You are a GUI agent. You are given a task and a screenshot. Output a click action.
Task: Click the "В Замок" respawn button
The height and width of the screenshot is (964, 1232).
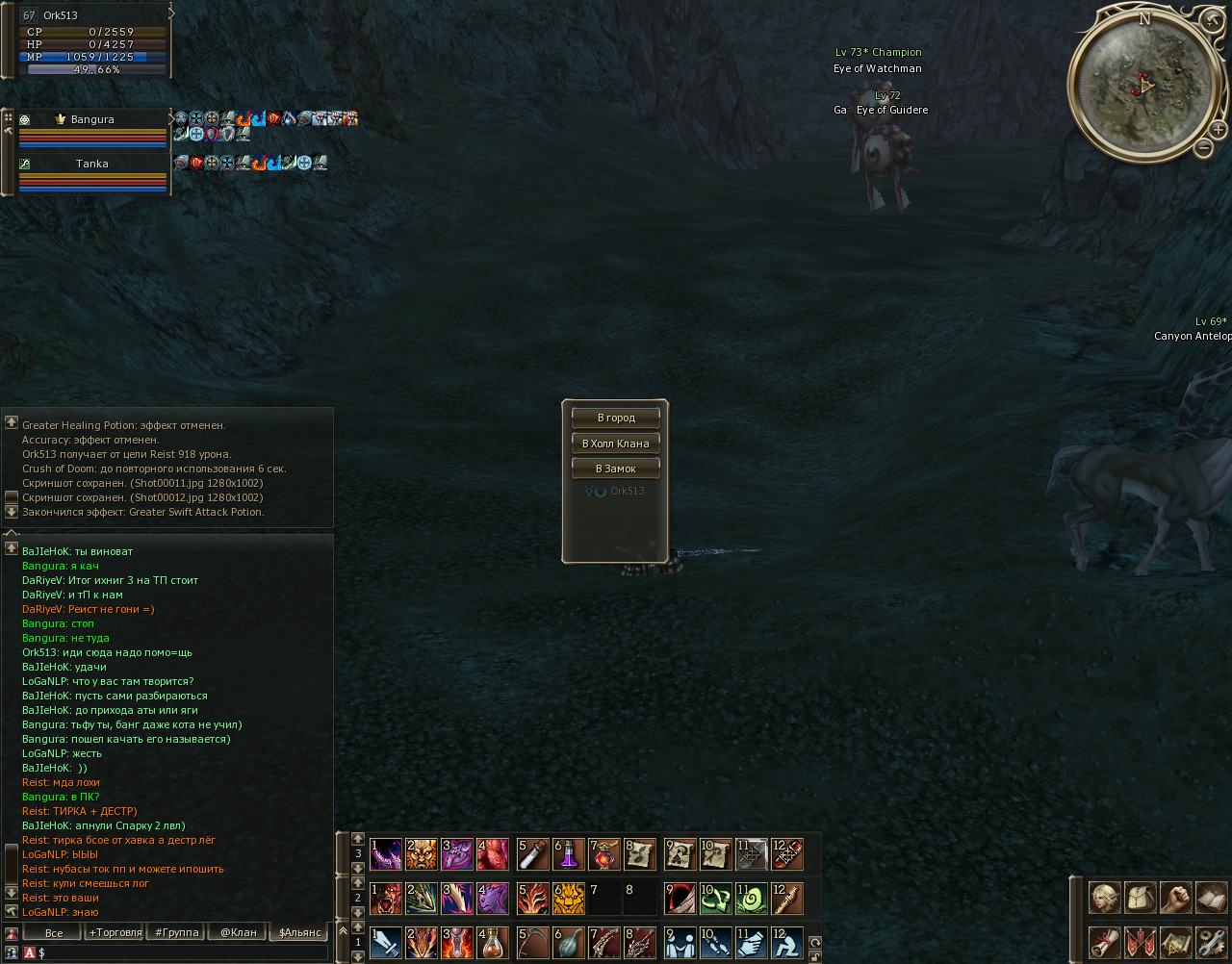(616, 469)
